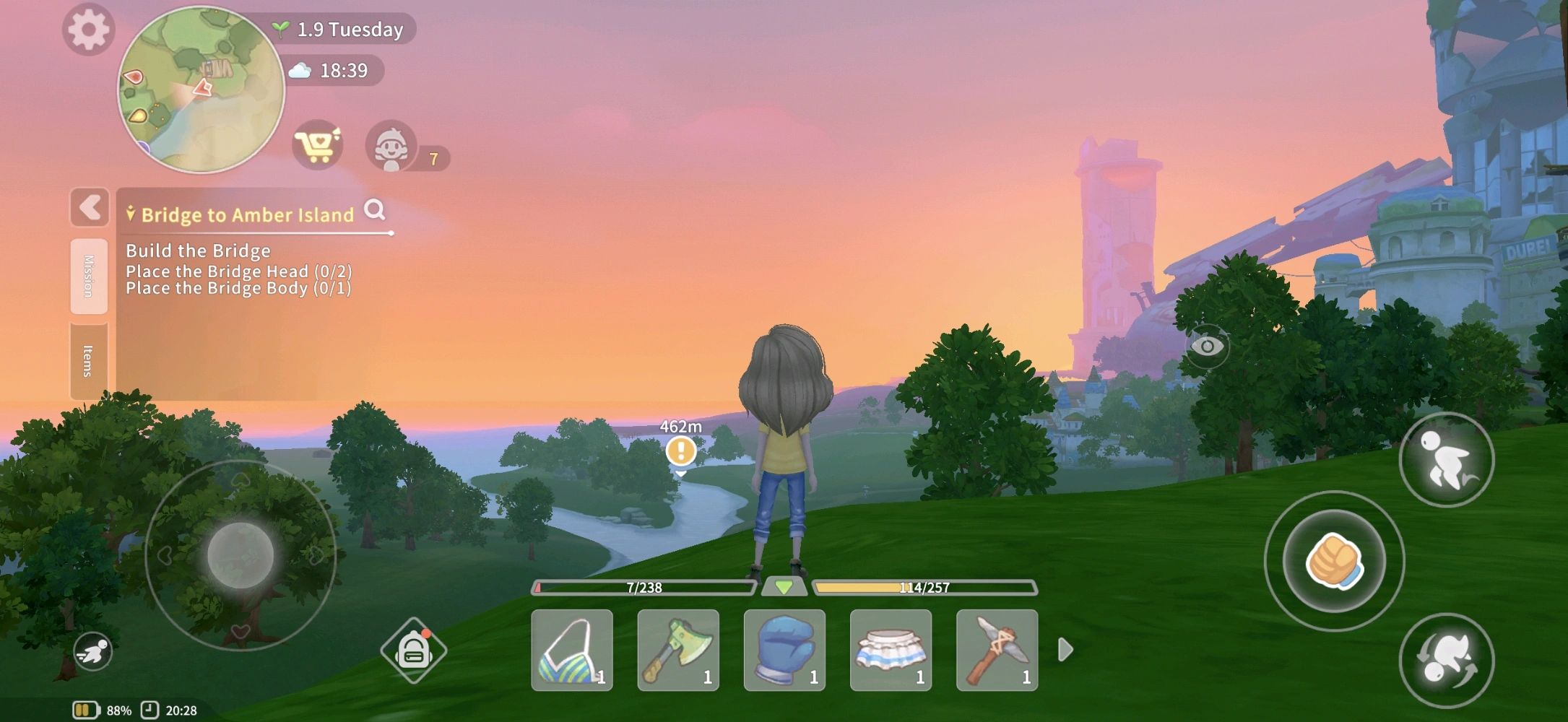Toggle the eye view icon

(x=1207, y=347)
